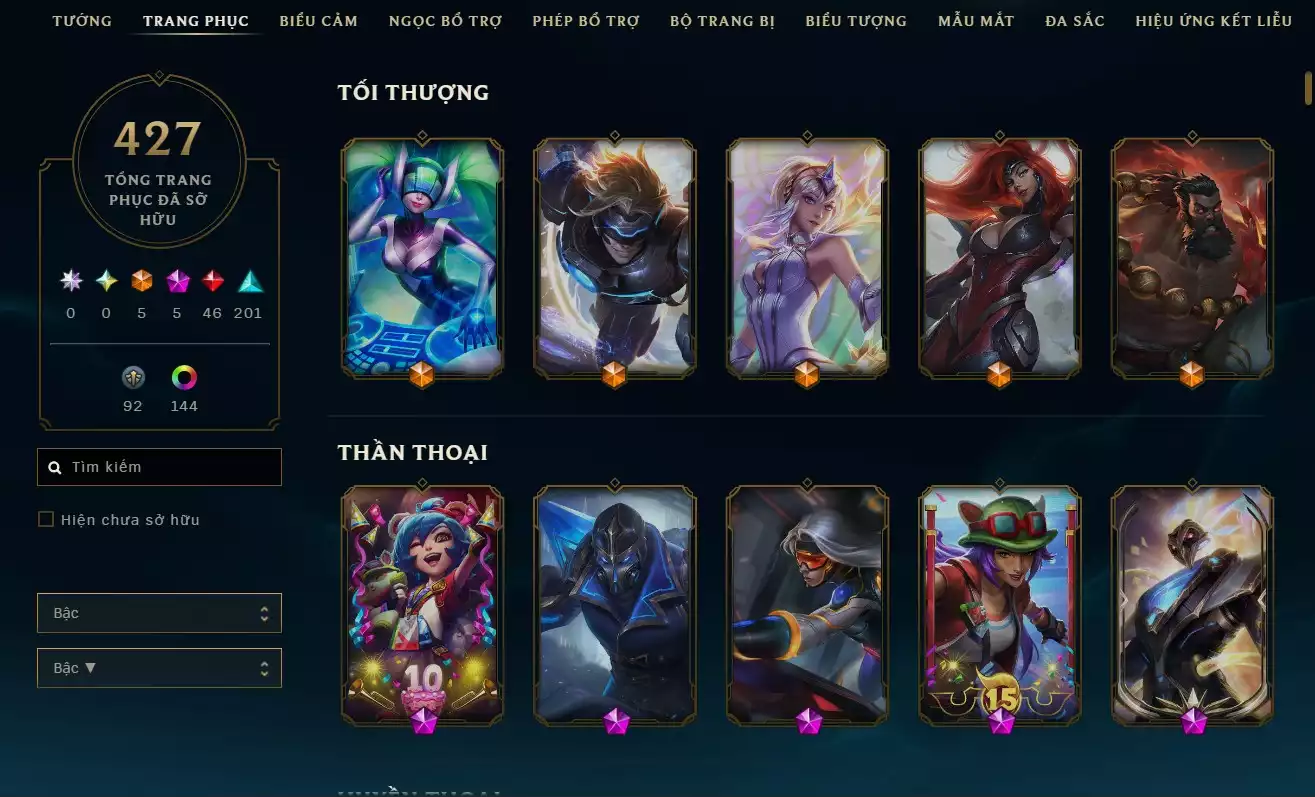This screenshot has width=1315, height=797.
Task: Open the Bậc filter dropdown
Action: click(x=159, y=613)
